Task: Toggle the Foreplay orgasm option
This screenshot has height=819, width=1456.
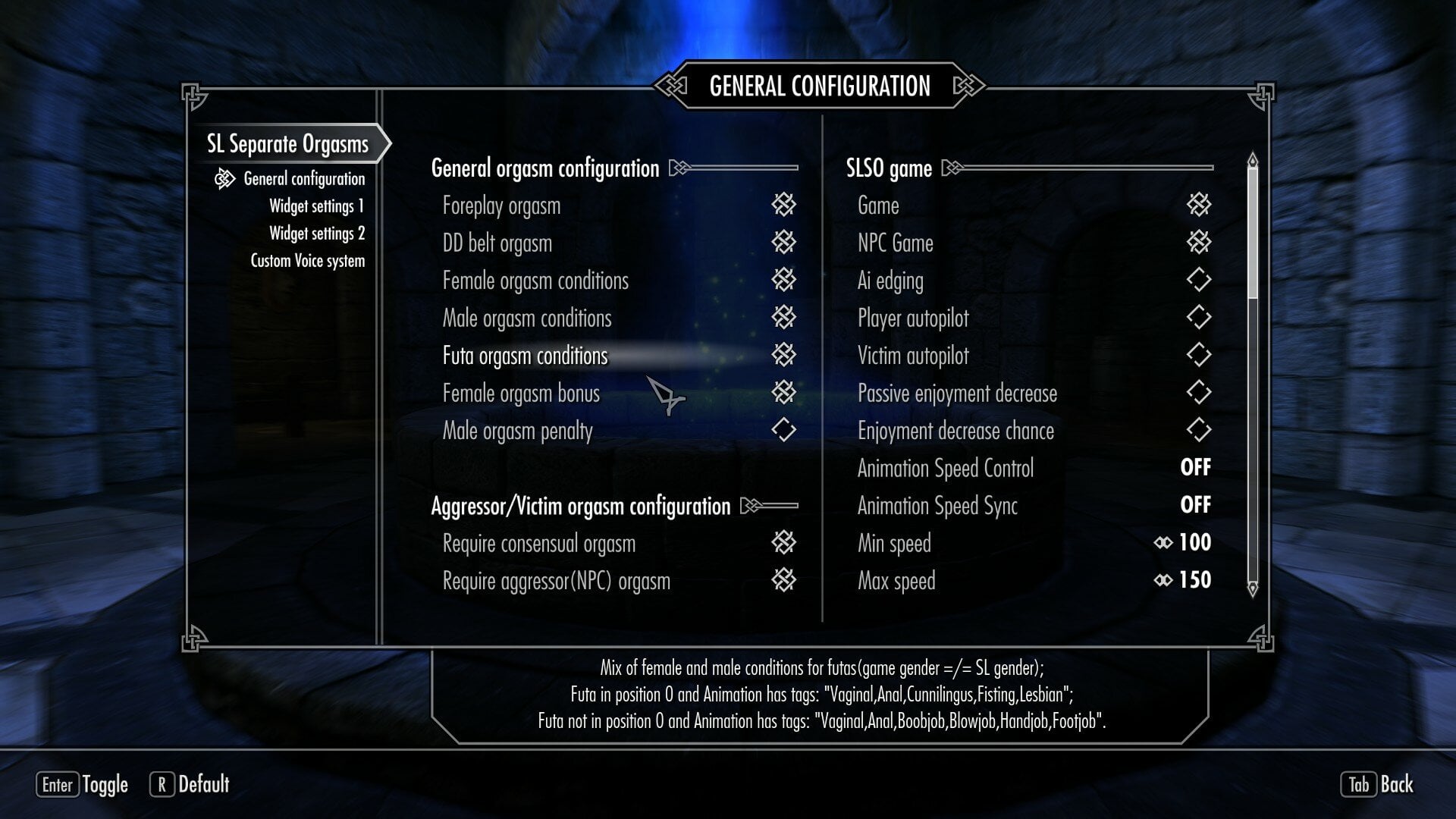Action: tap(783, 205)
